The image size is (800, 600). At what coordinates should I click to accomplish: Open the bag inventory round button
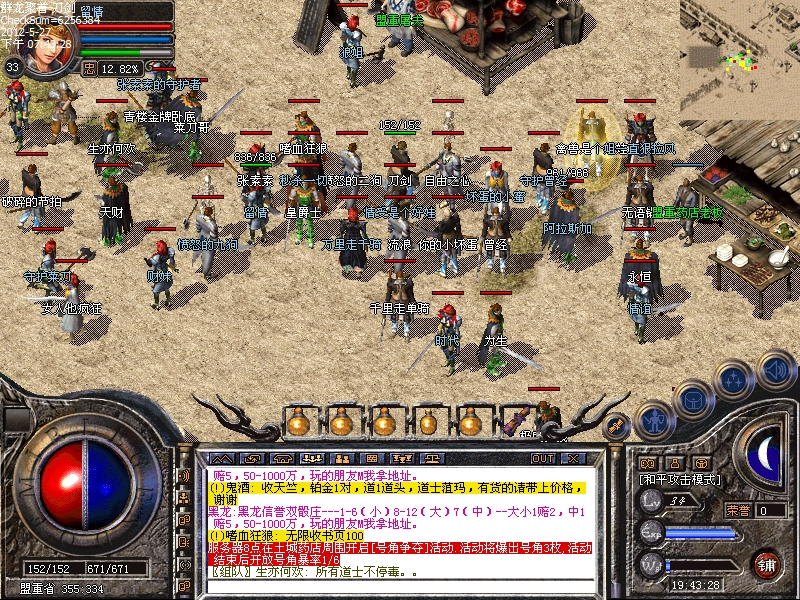[691, 397]
